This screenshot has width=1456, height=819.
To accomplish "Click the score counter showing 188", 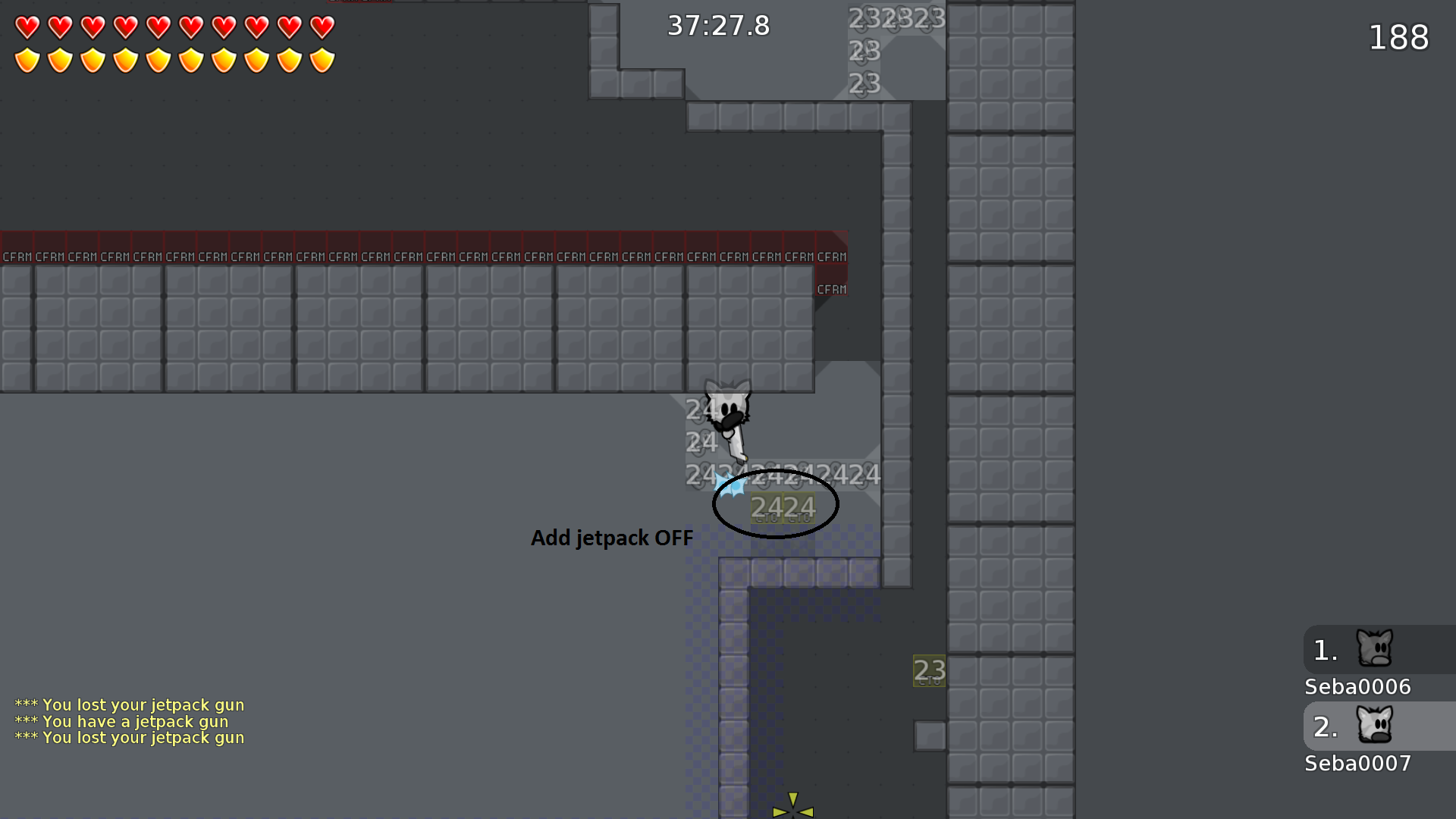I will tap(1398, 38).
